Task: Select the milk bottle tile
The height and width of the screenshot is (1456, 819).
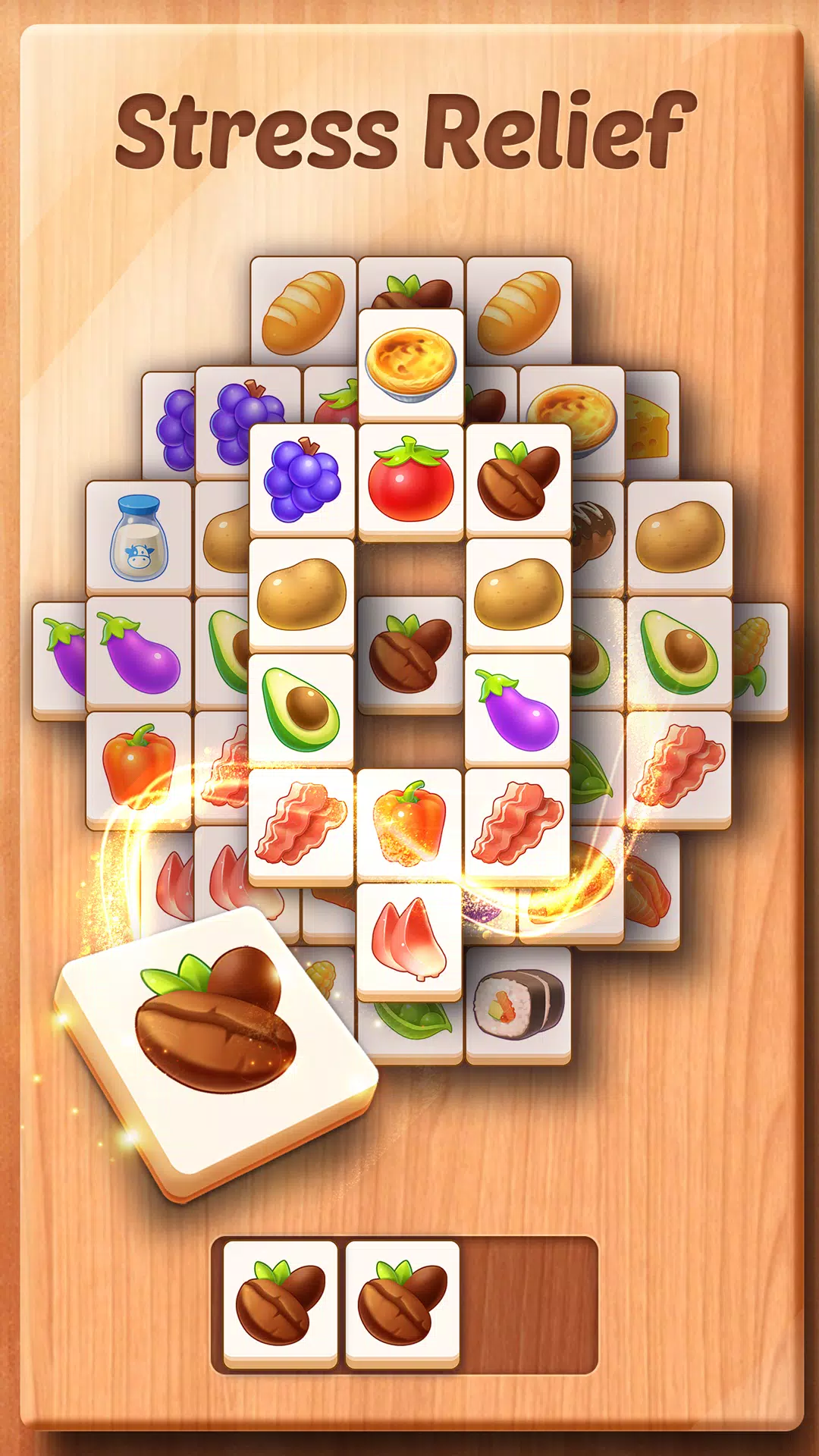Action: tap(138, 537)
